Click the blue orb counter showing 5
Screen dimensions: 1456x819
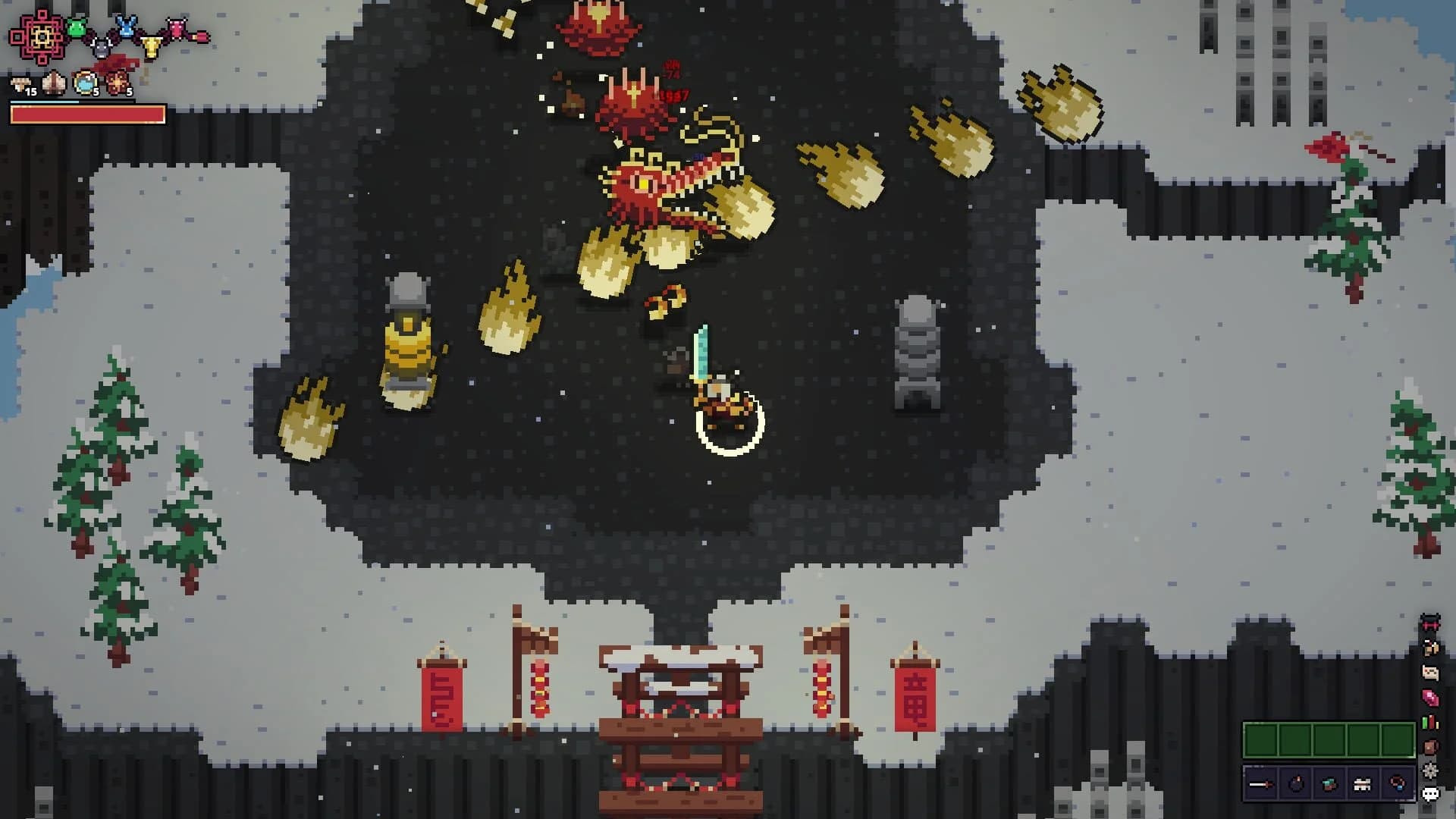coord(84,84)
